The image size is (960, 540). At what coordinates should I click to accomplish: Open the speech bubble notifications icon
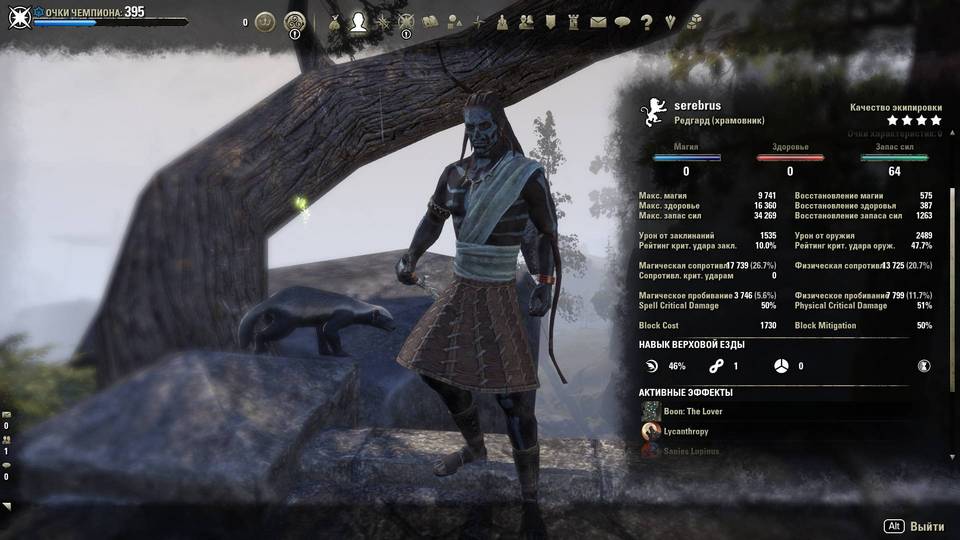click(x=622, y=21)
